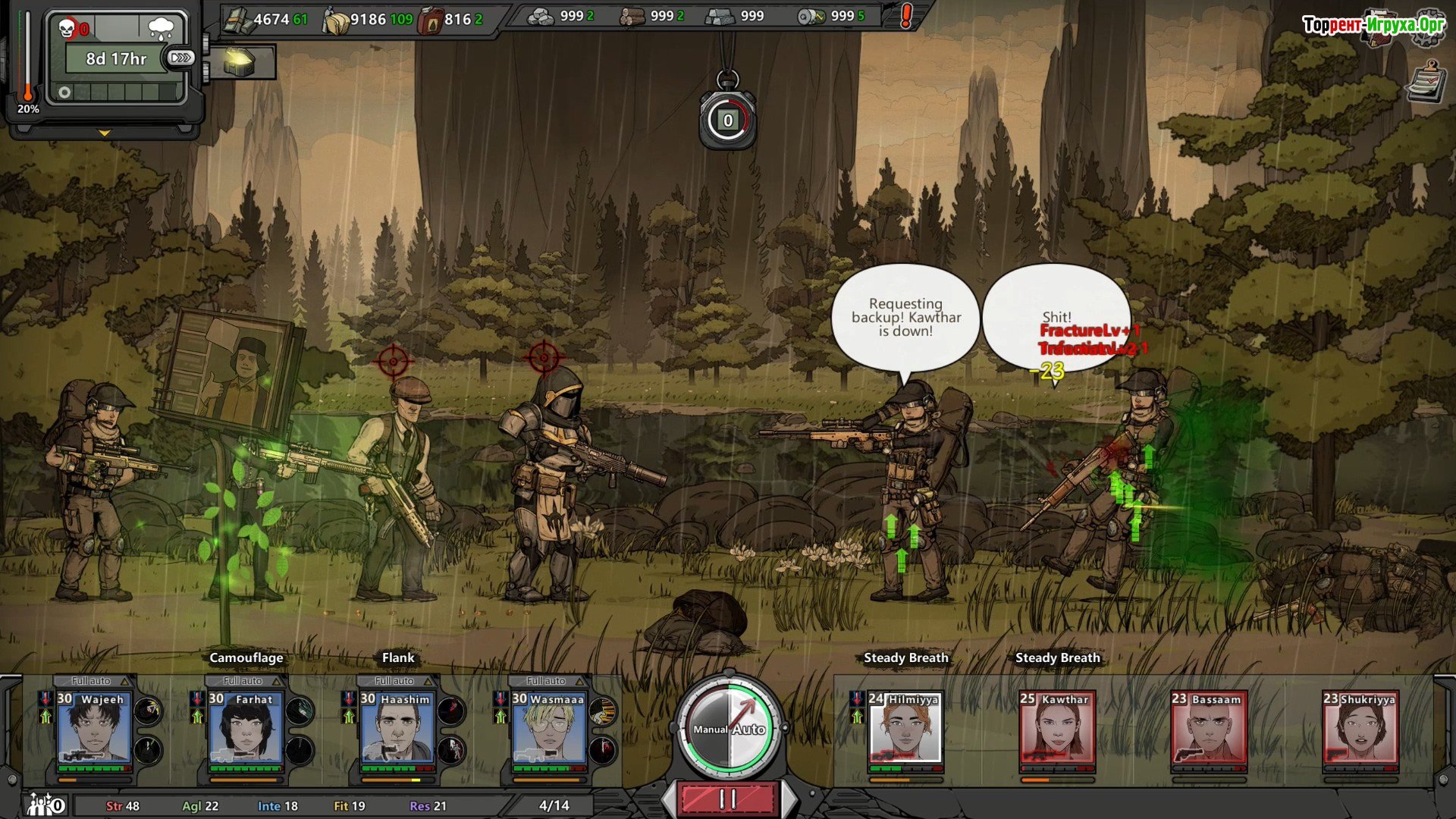Click Shukriyya's enemy portrait card

1360,726
